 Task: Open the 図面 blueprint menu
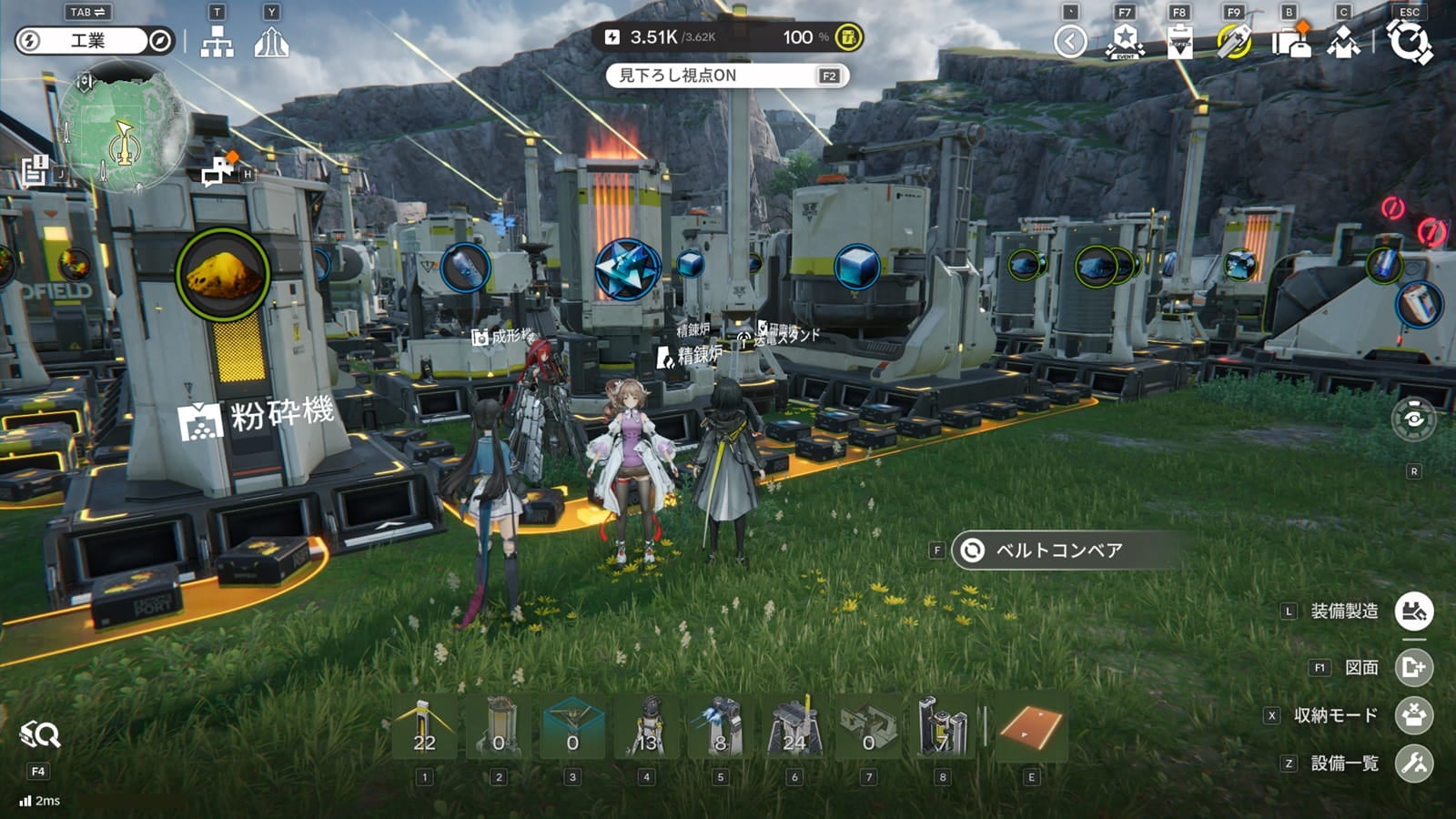tap(1414, 668)
